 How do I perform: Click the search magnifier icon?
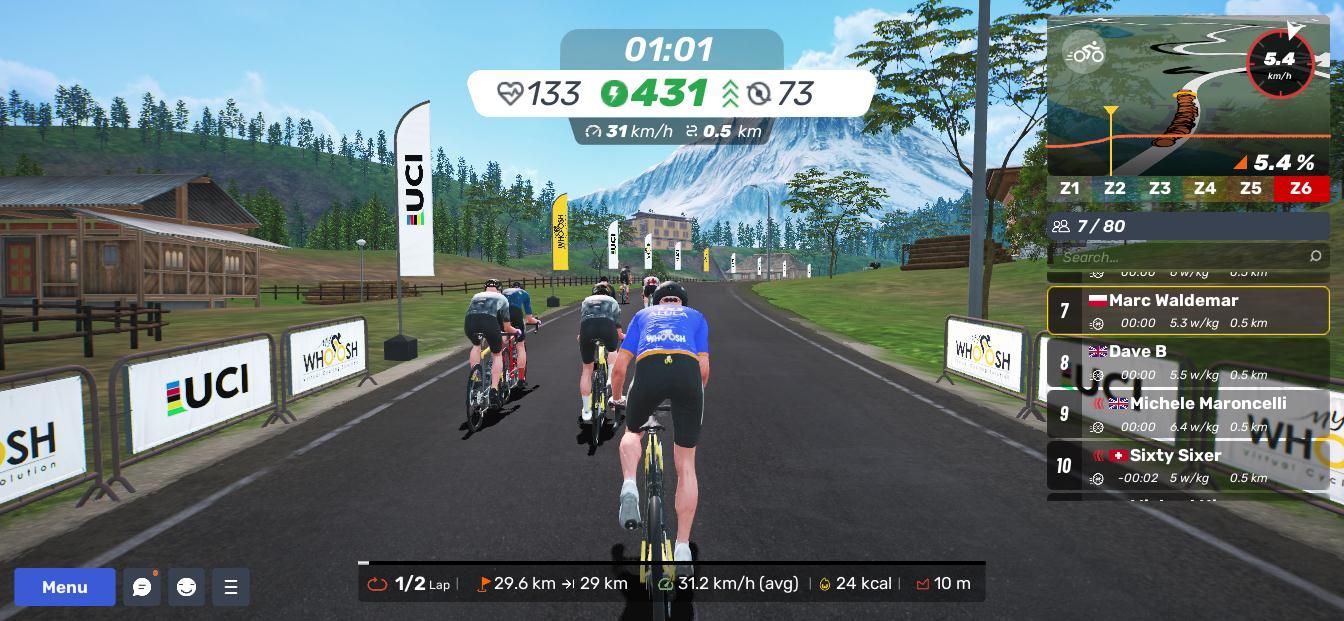[1315, 257]
